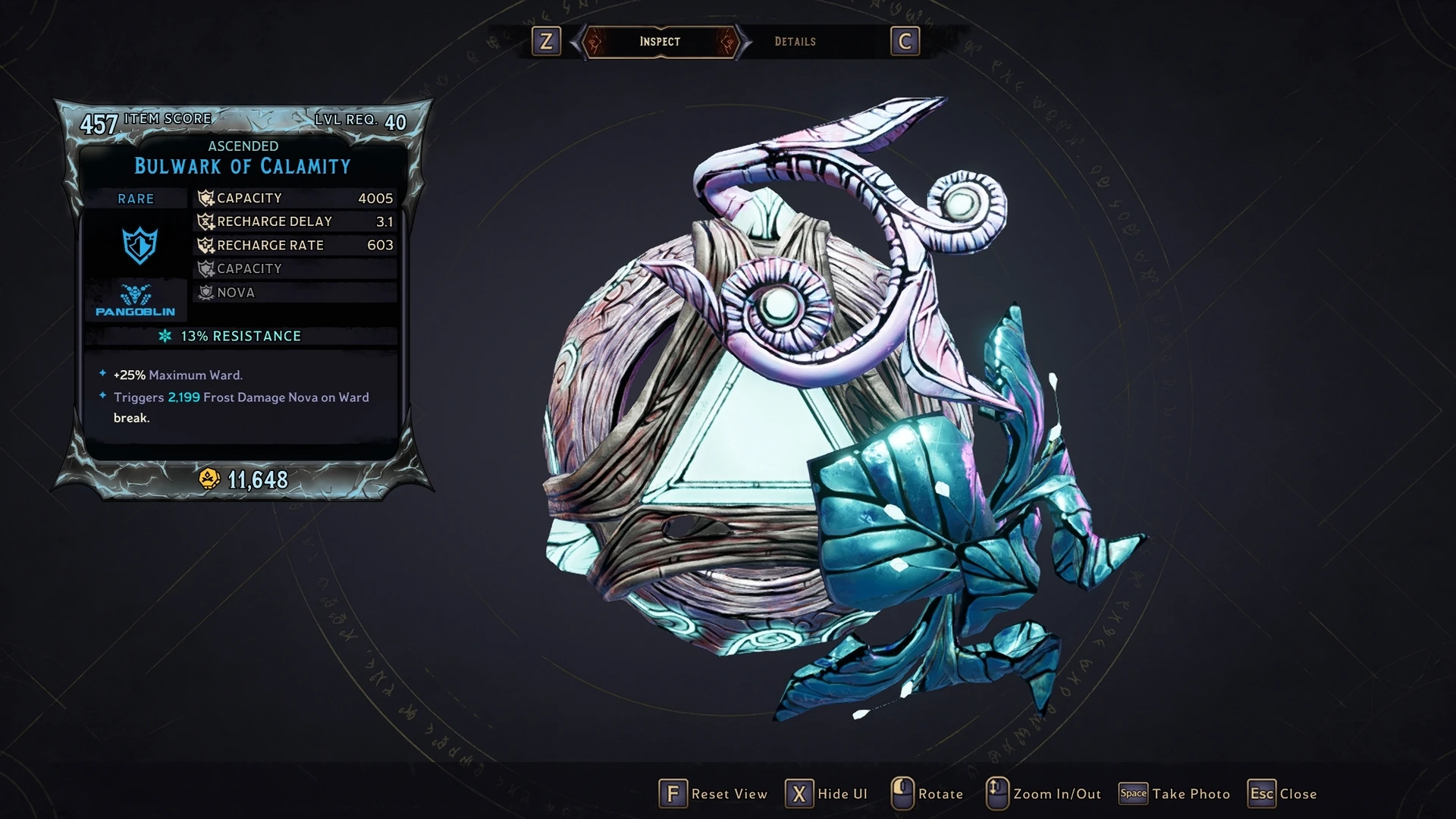This screenshot has height=819, width=1456.
Task: Reset View of the inspected ward
Action: coord(713,794)
